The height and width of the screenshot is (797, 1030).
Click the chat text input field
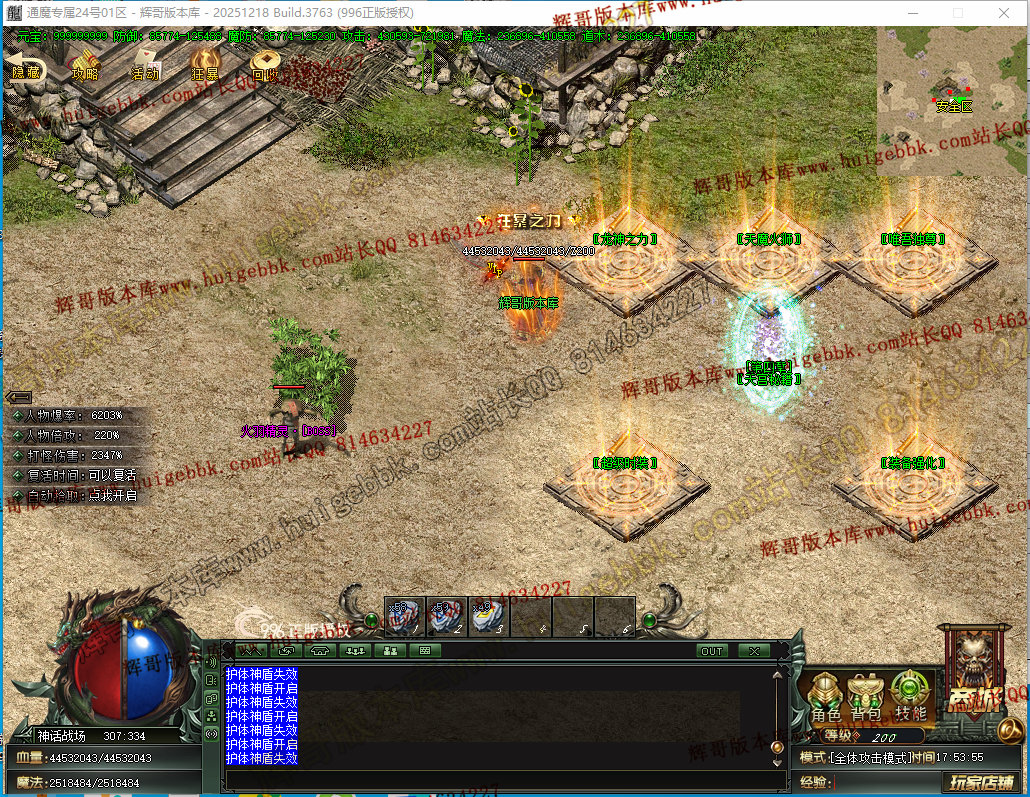[x=500, y=779]
